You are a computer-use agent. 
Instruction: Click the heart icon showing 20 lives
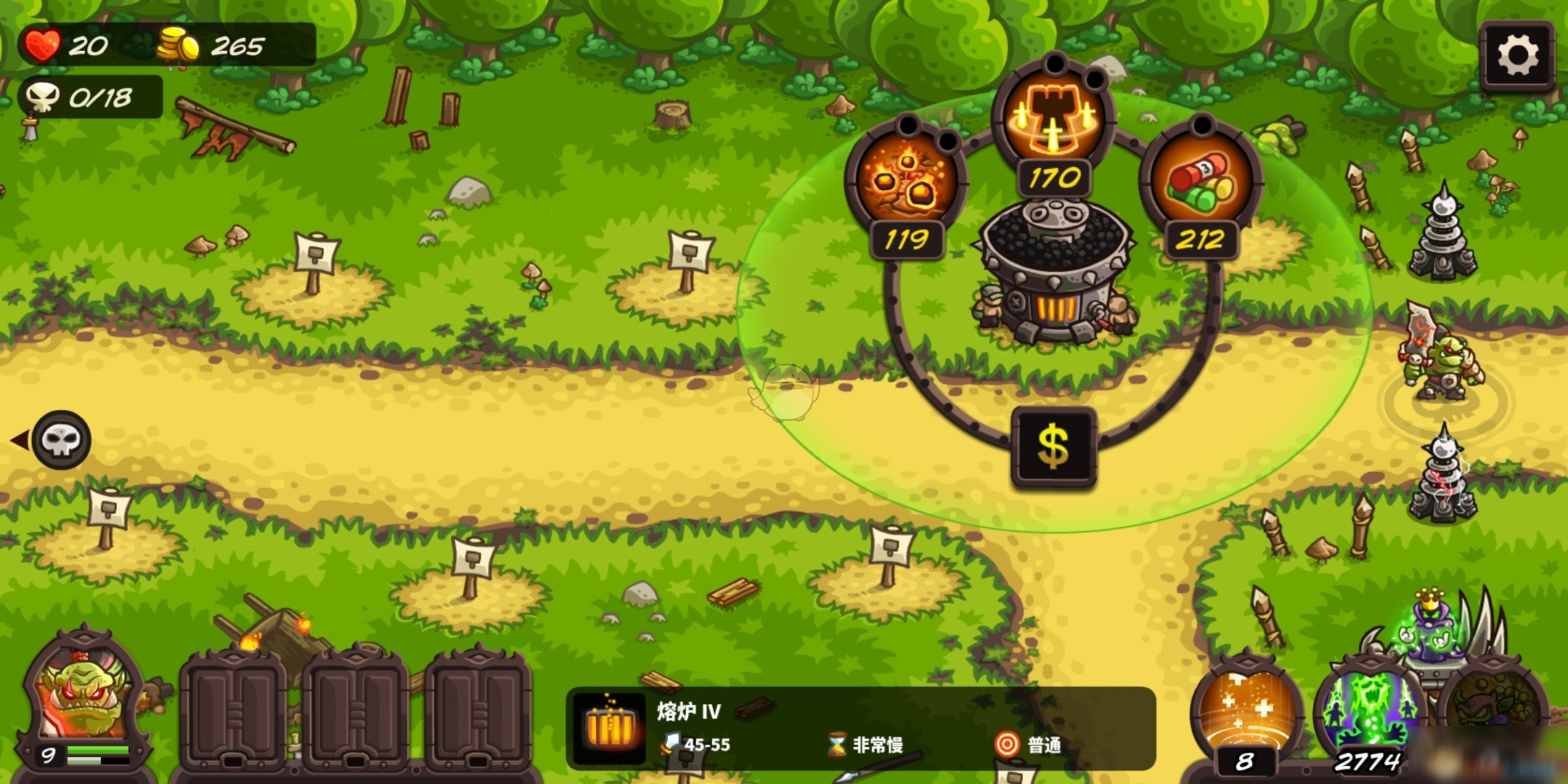click(x=41, y=45)
